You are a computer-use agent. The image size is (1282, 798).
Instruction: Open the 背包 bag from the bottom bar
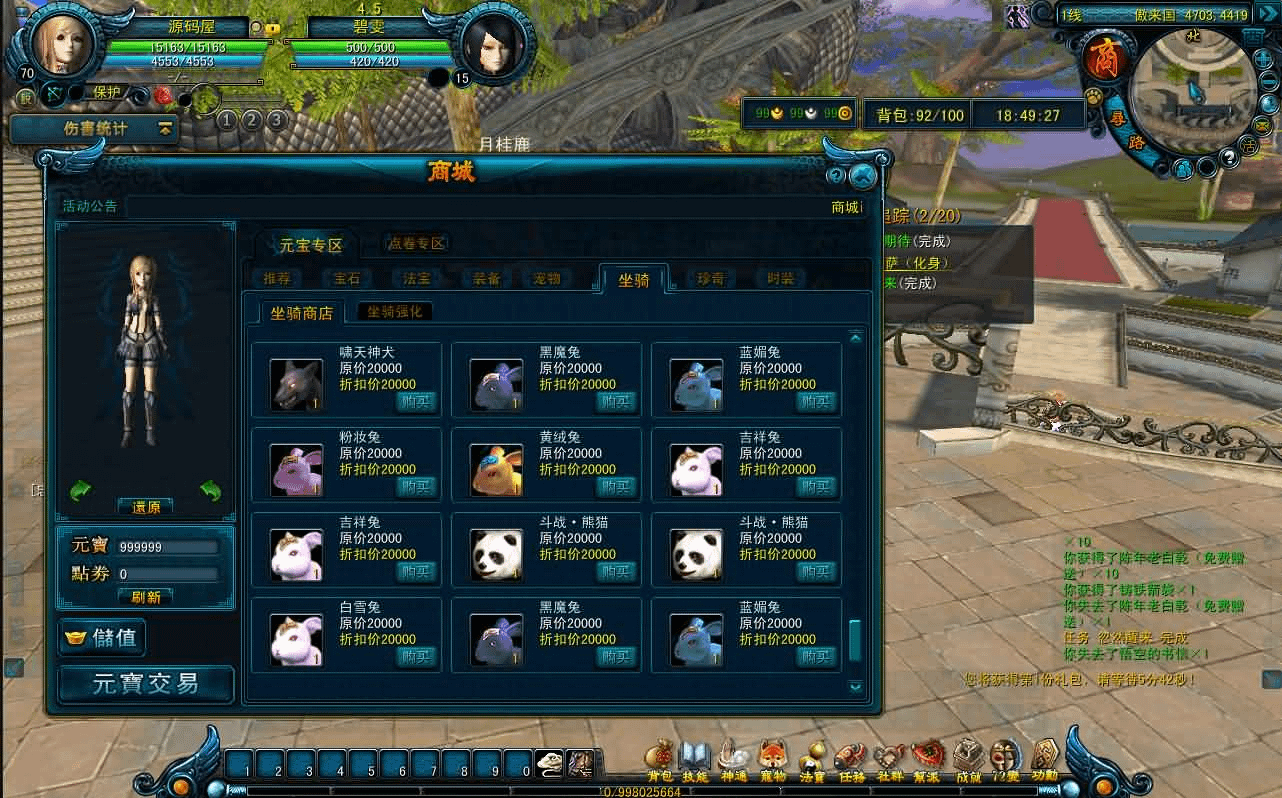tap(659, 760)
